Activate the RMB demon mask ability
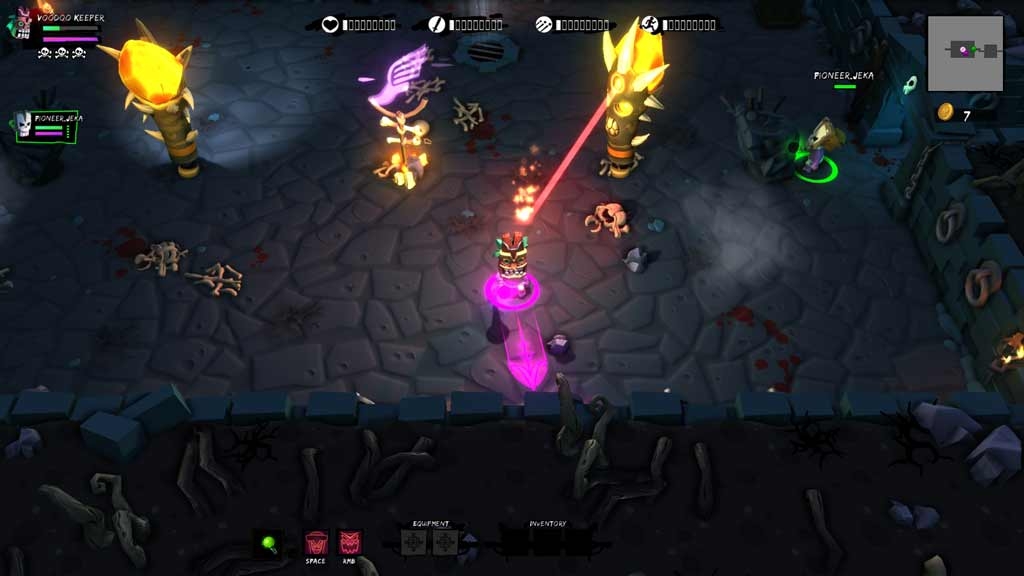 350,543
